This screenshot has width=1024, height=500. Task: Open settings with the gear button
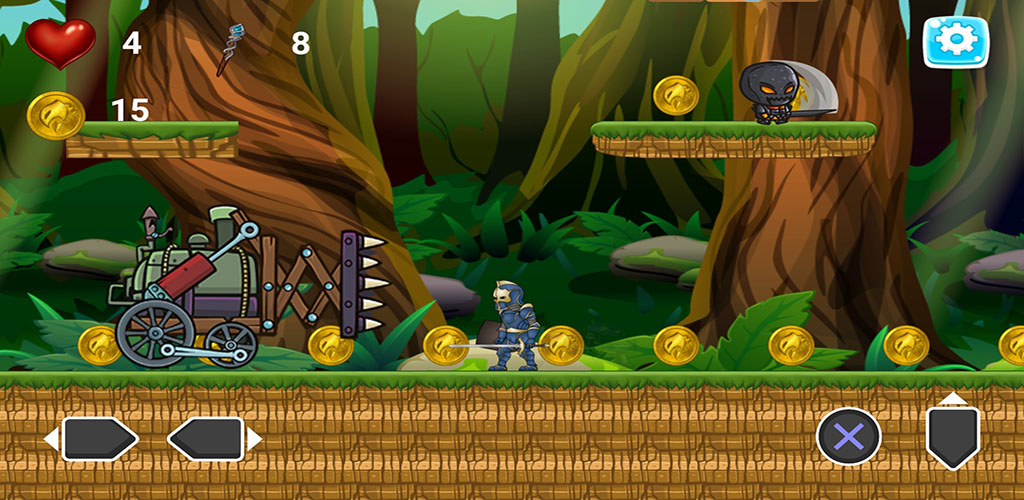955,41
